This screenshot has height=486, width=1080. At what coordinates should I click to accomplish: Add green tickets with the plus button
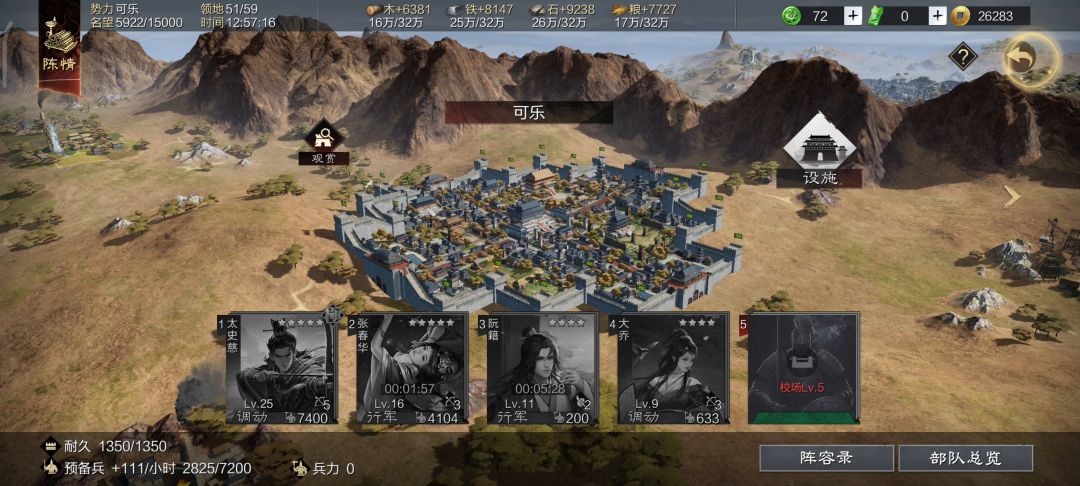click(937, 16)
